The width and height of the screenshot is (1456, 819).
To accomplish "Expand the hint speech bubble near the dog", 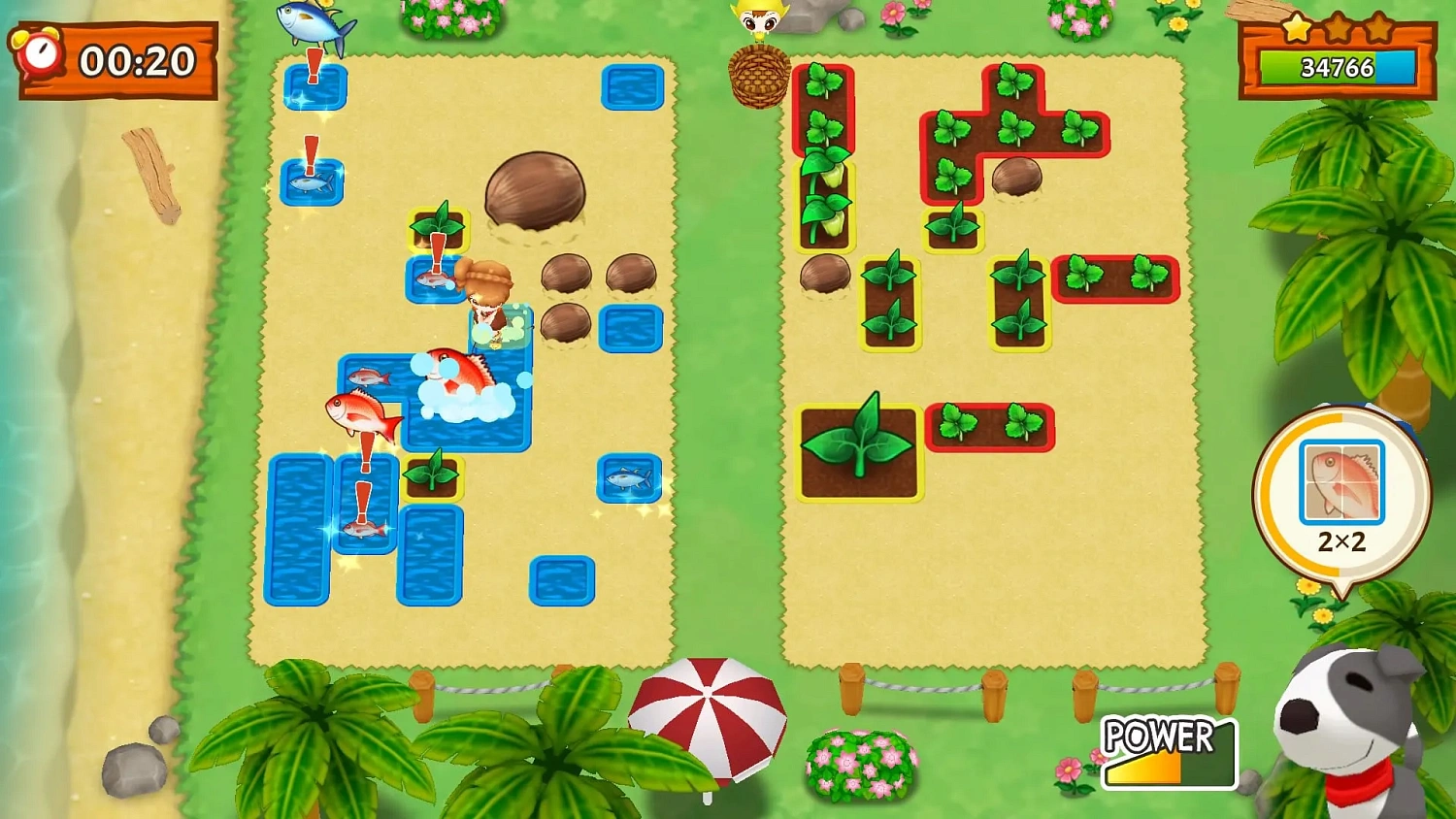I will coord(1341,495).
